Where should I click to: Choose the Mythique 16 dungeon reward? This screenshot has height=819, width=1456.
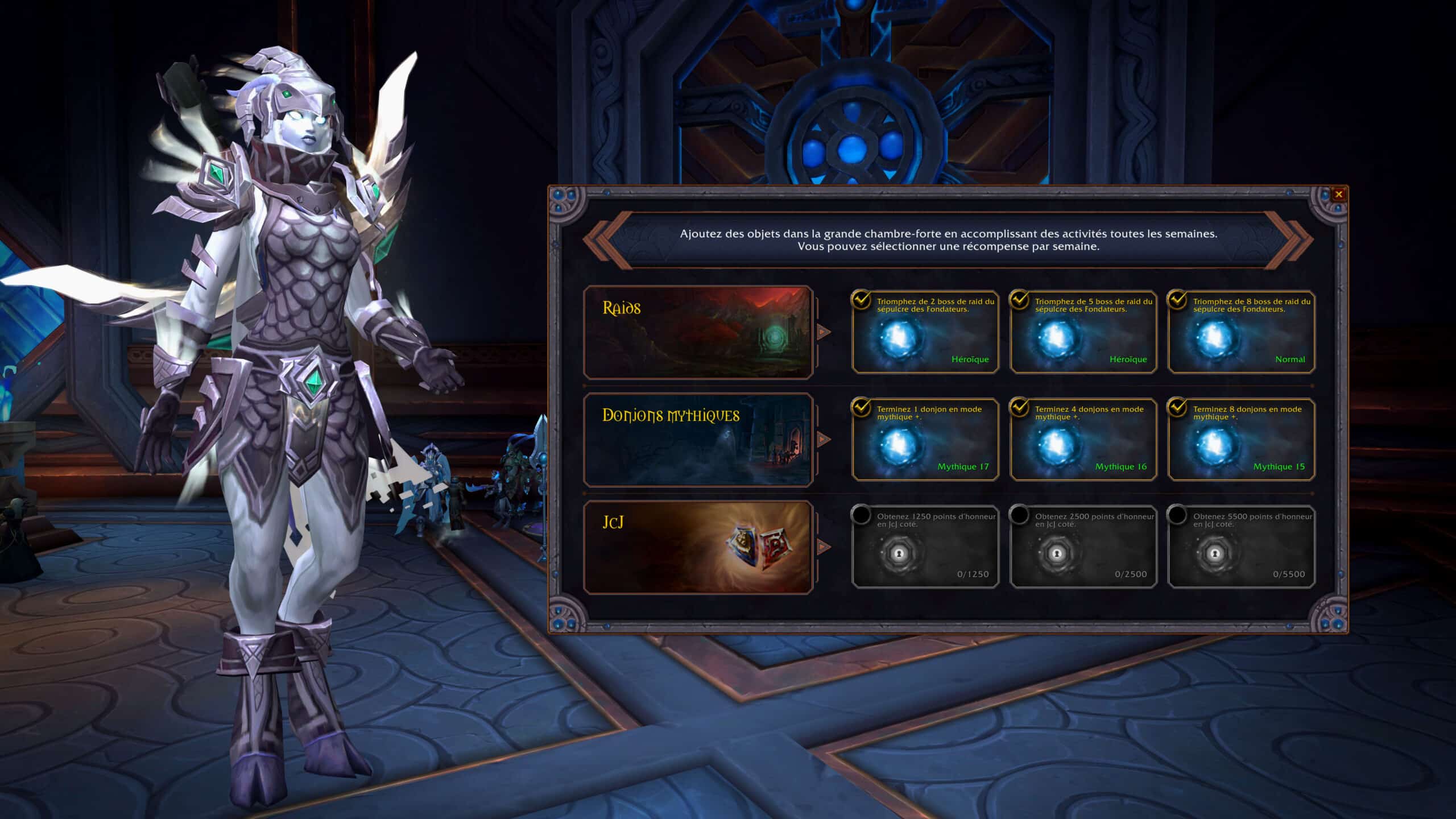(x=1083, y=440)
